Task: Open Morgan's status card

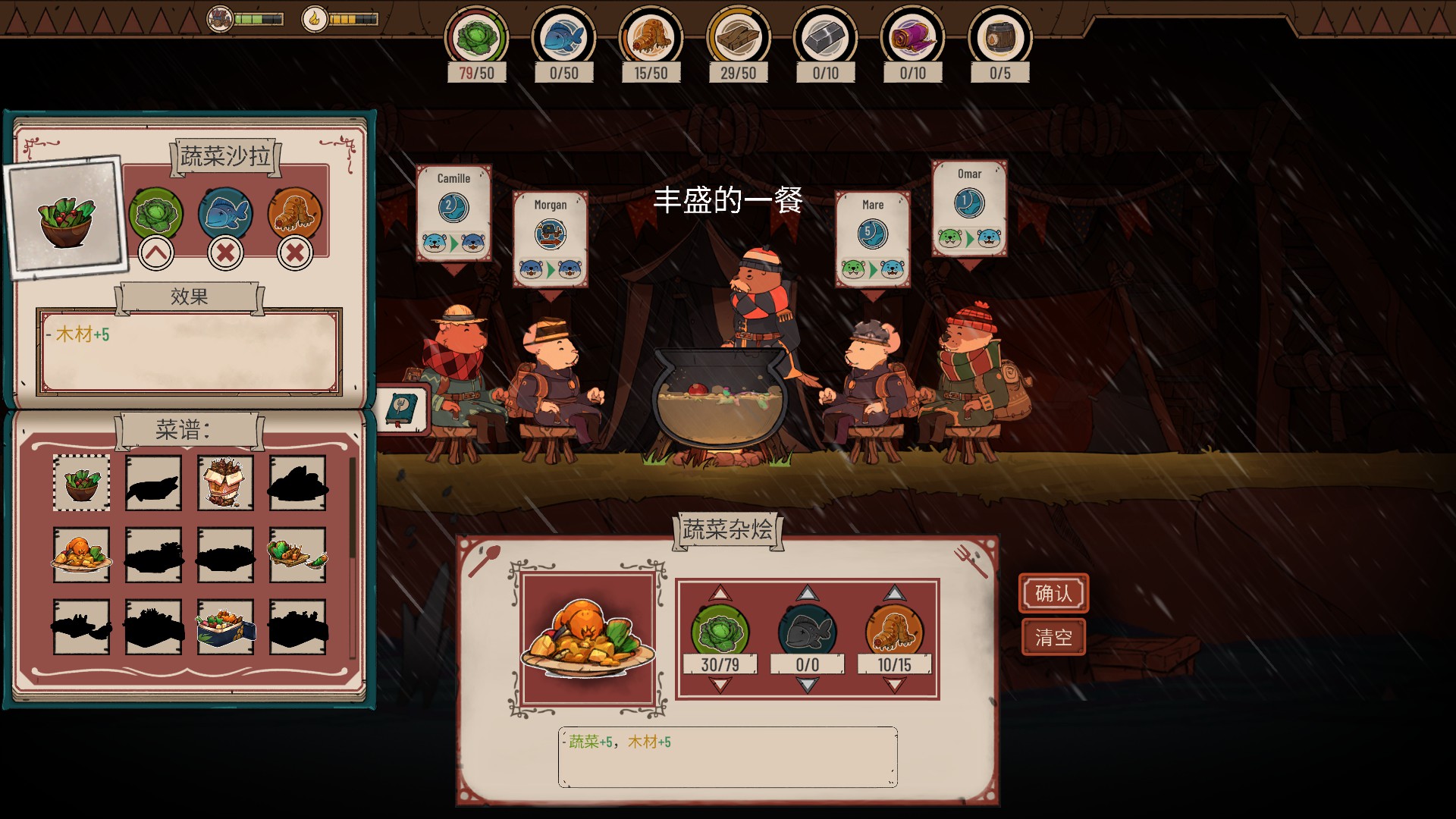Action: (x=550, y=239)
